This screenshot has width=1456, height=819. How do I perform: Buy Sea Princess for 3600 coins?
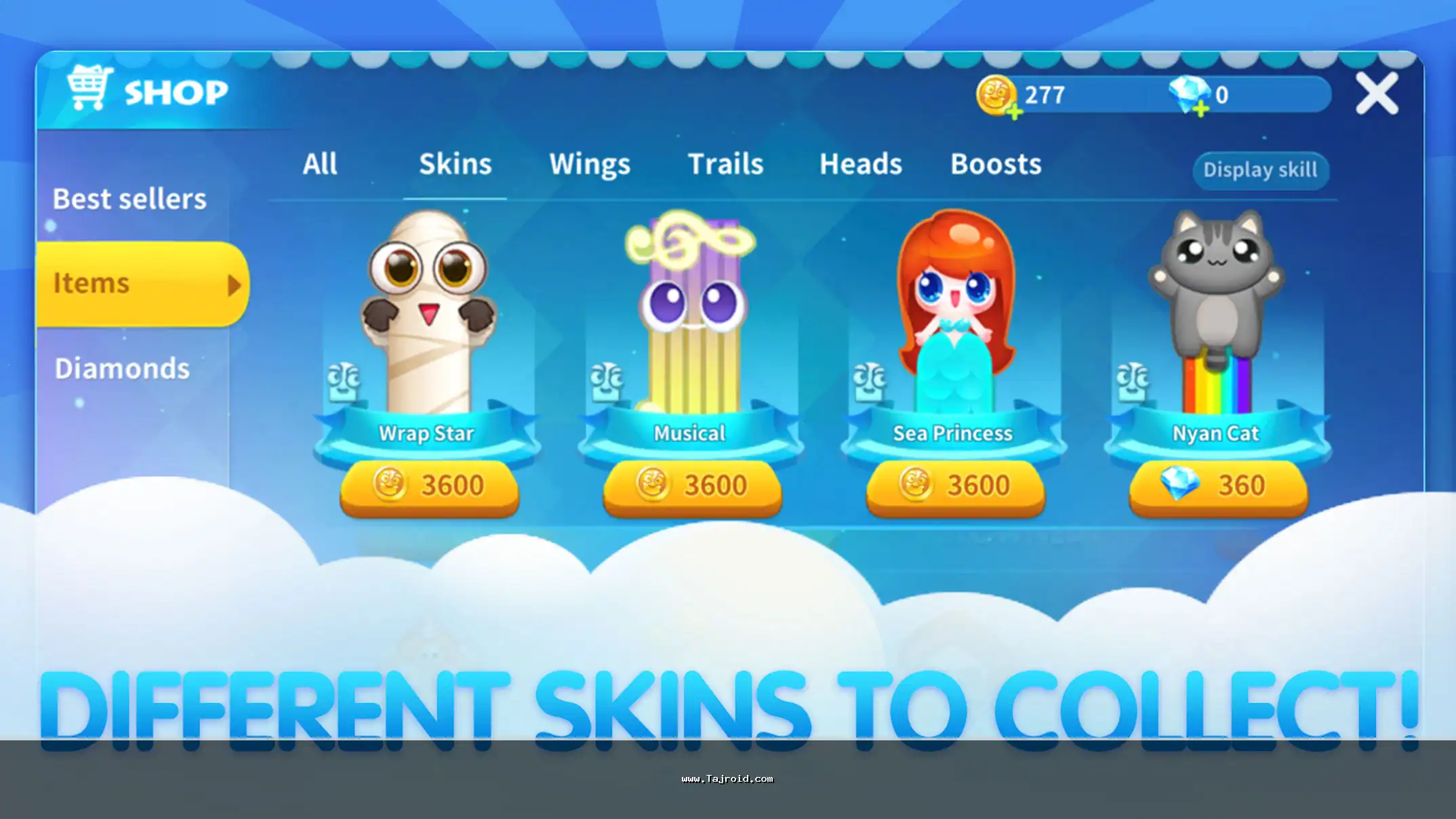(x=955, y=486)
